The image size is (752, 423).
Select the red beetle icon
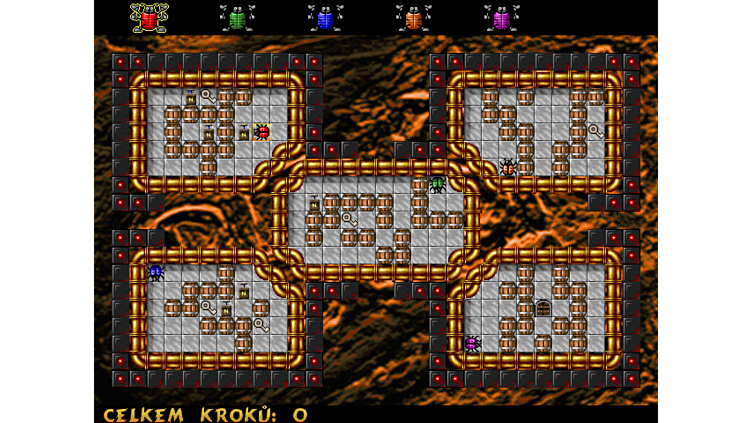click(149, 18)
